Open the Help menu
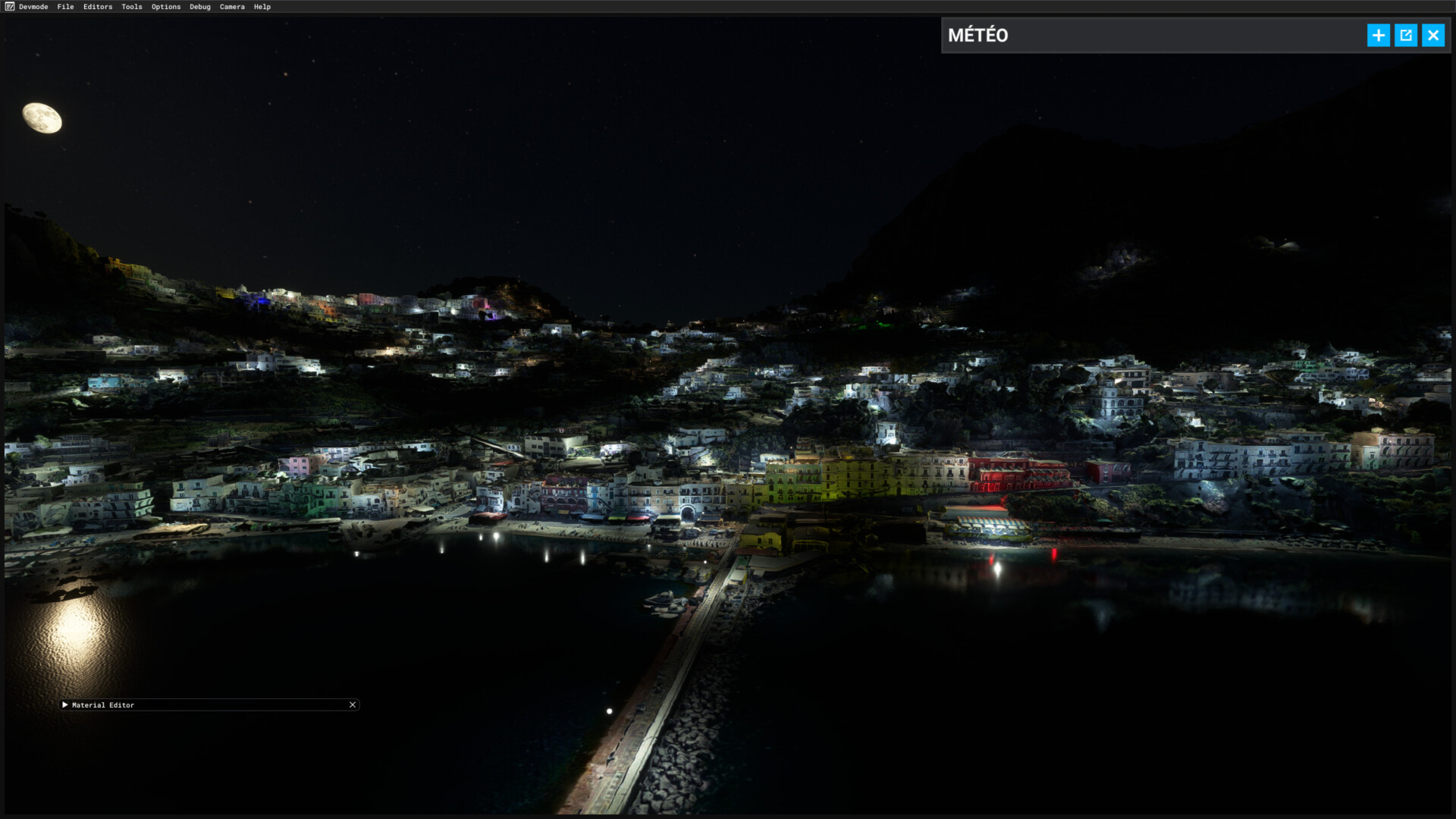Viewport: 1456px width, 819px height. point(262,7)
